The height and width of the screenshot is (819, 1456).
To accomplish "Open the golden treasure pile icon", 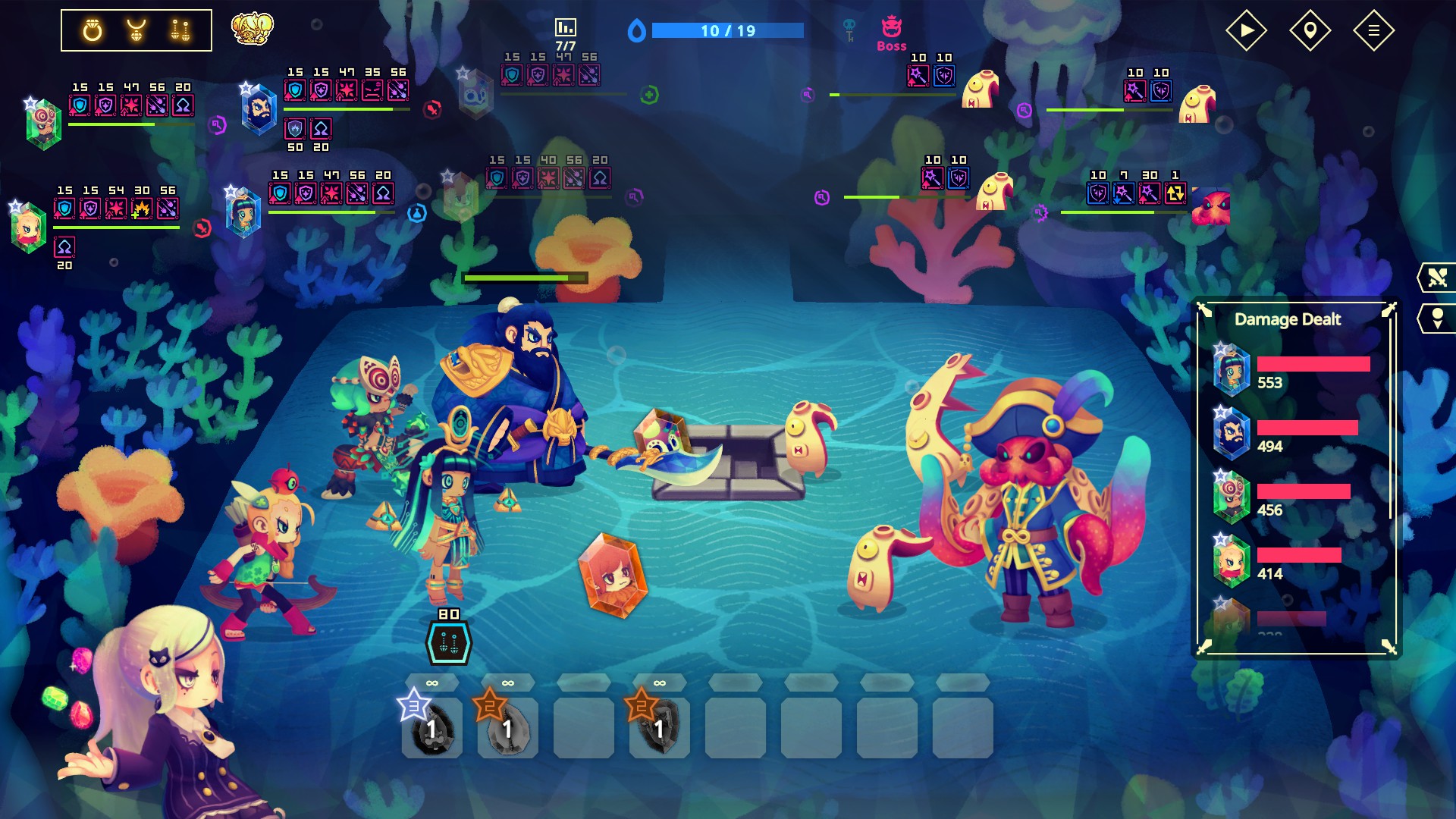I will pyautogui.click(x=252, y=29).
